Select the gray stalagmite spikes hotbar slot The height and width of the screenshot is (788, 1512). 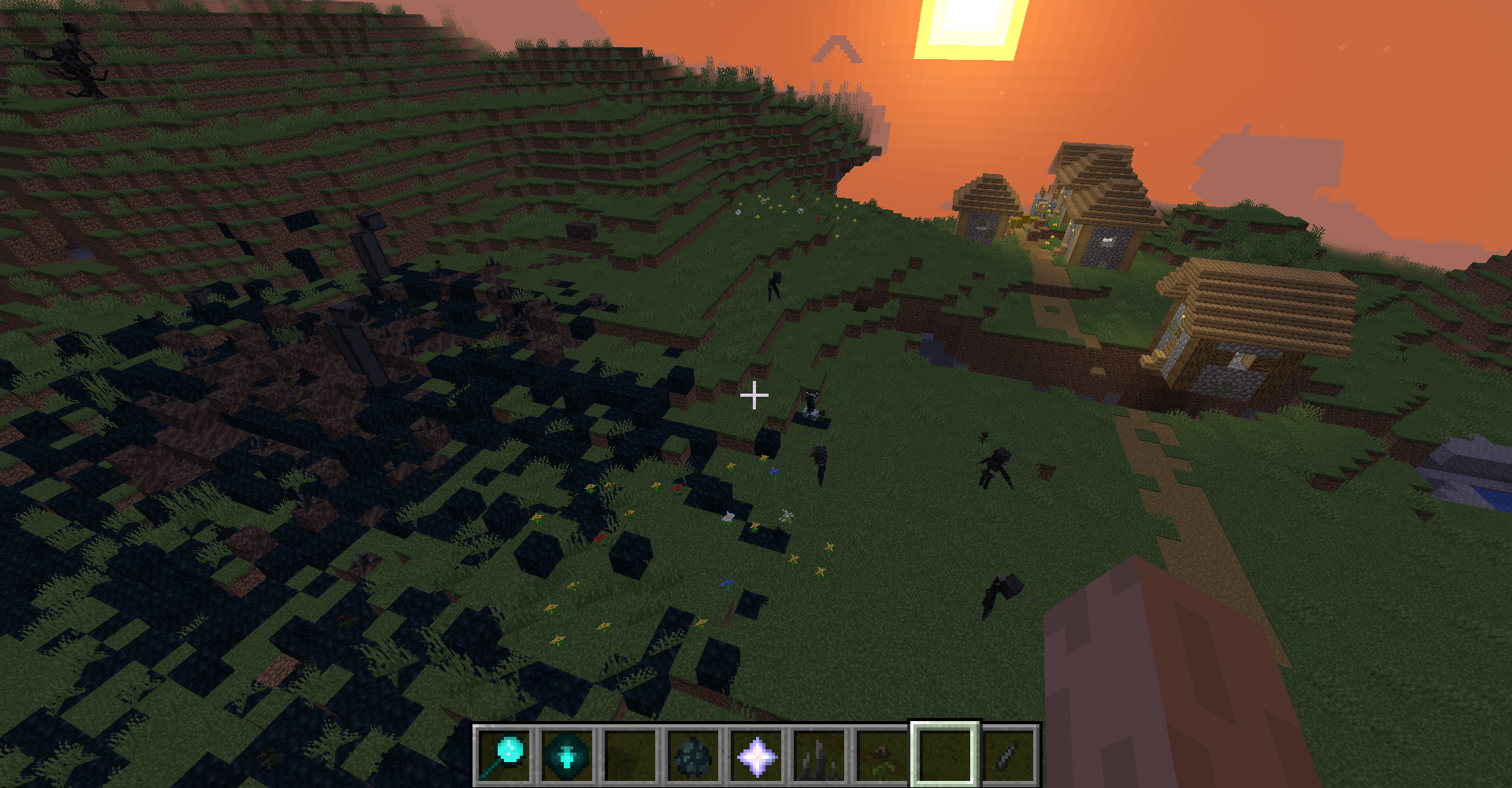pos(820,755)
